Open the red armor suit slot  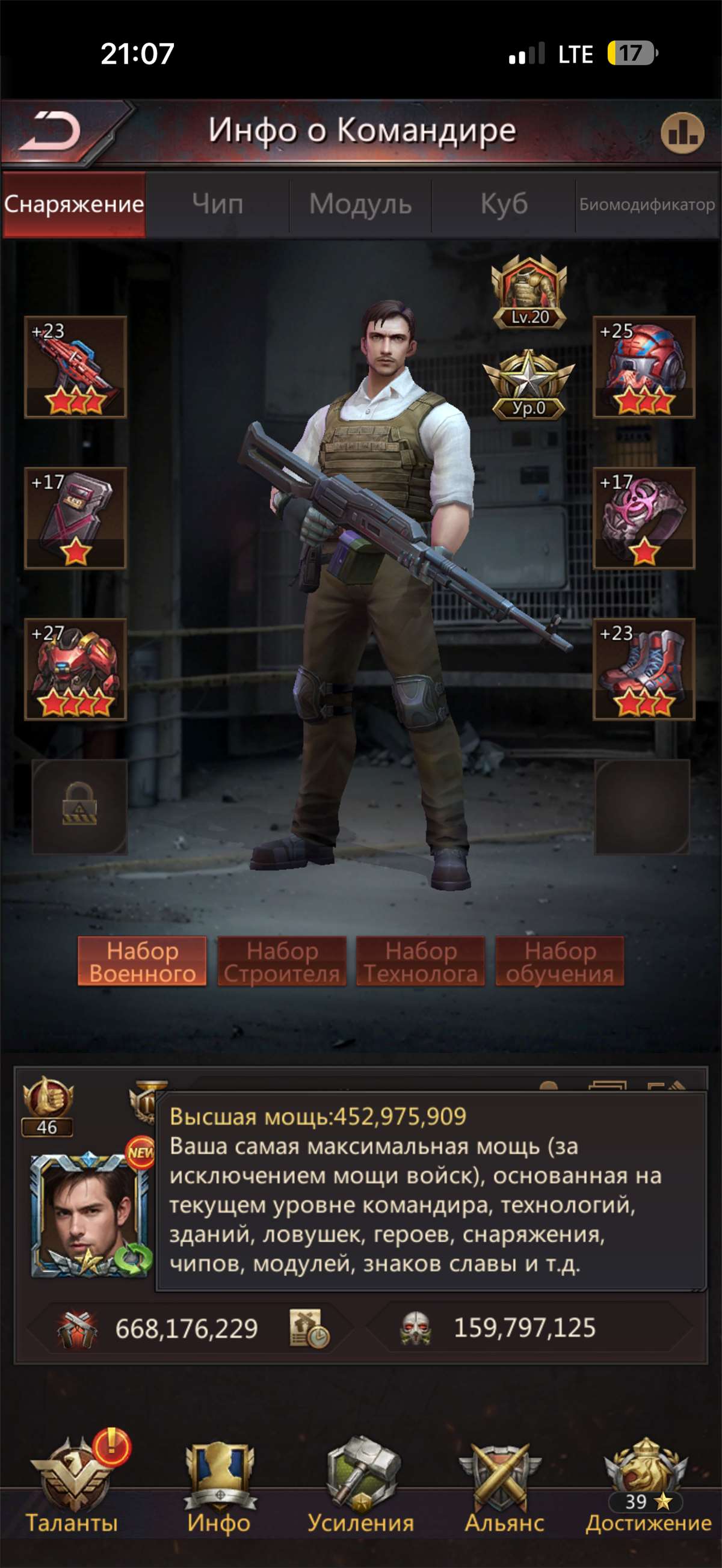coord(75,669)
